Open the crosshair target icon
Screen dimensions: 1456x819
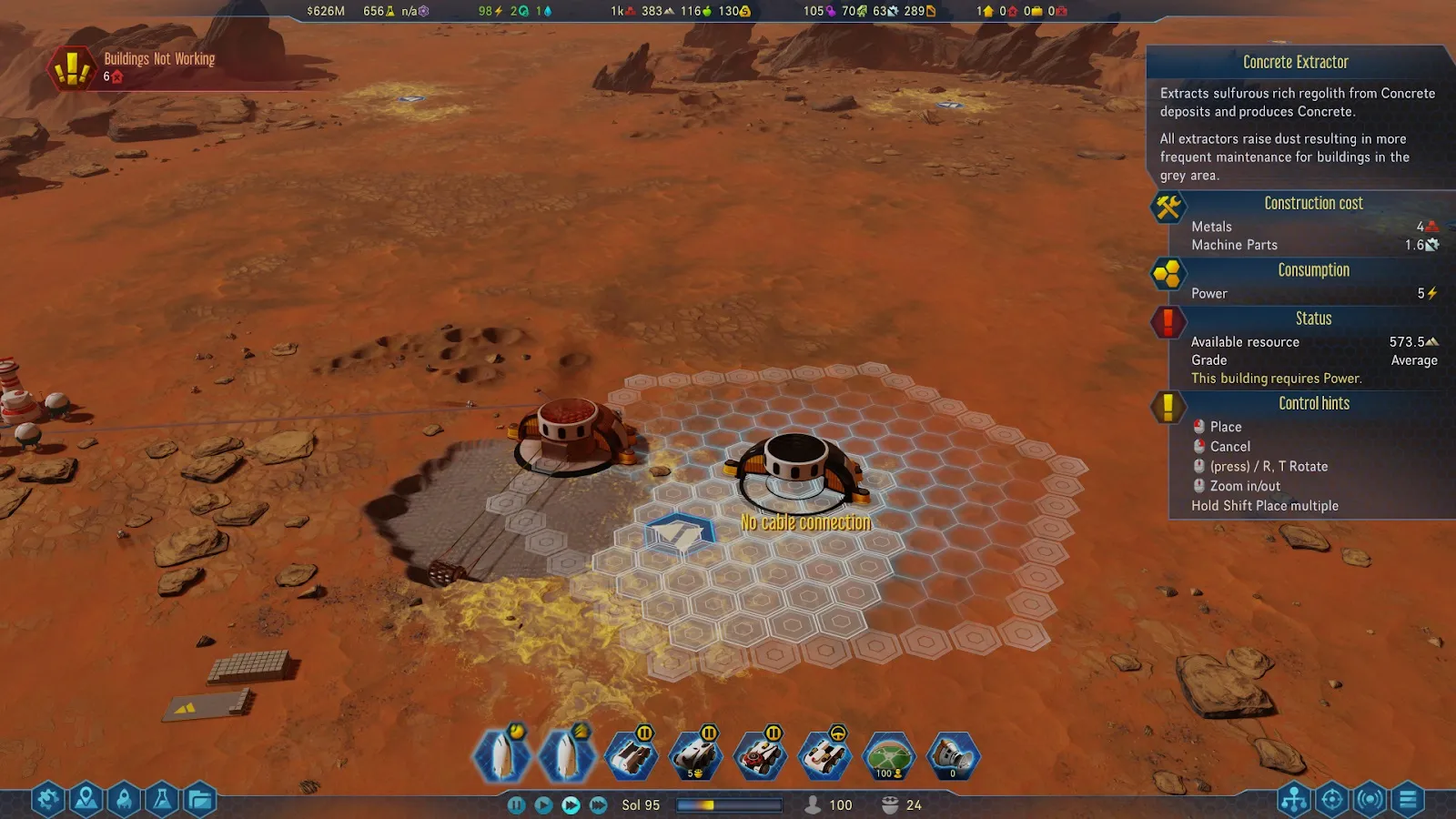click(x=1331, y=800)
